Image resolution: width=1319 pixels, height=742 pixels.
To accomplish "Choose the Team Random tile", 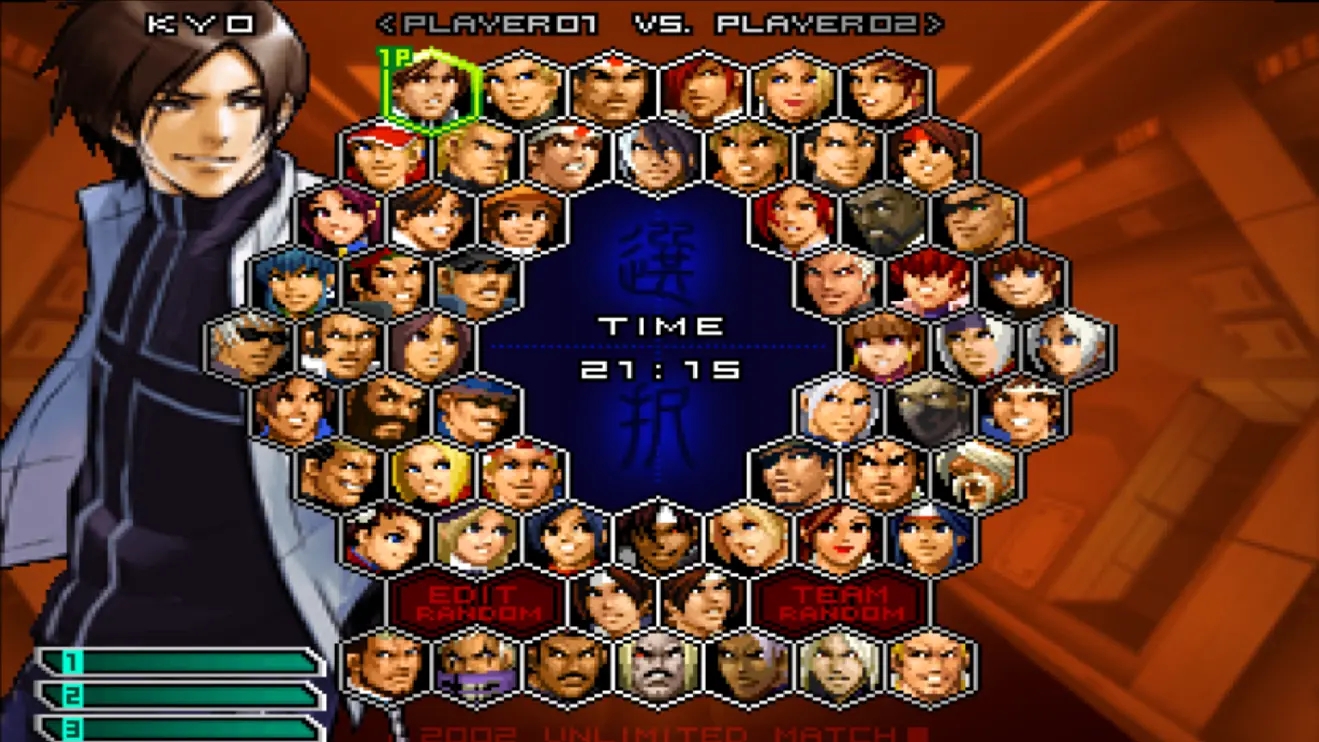I will [x=841, y=603].
